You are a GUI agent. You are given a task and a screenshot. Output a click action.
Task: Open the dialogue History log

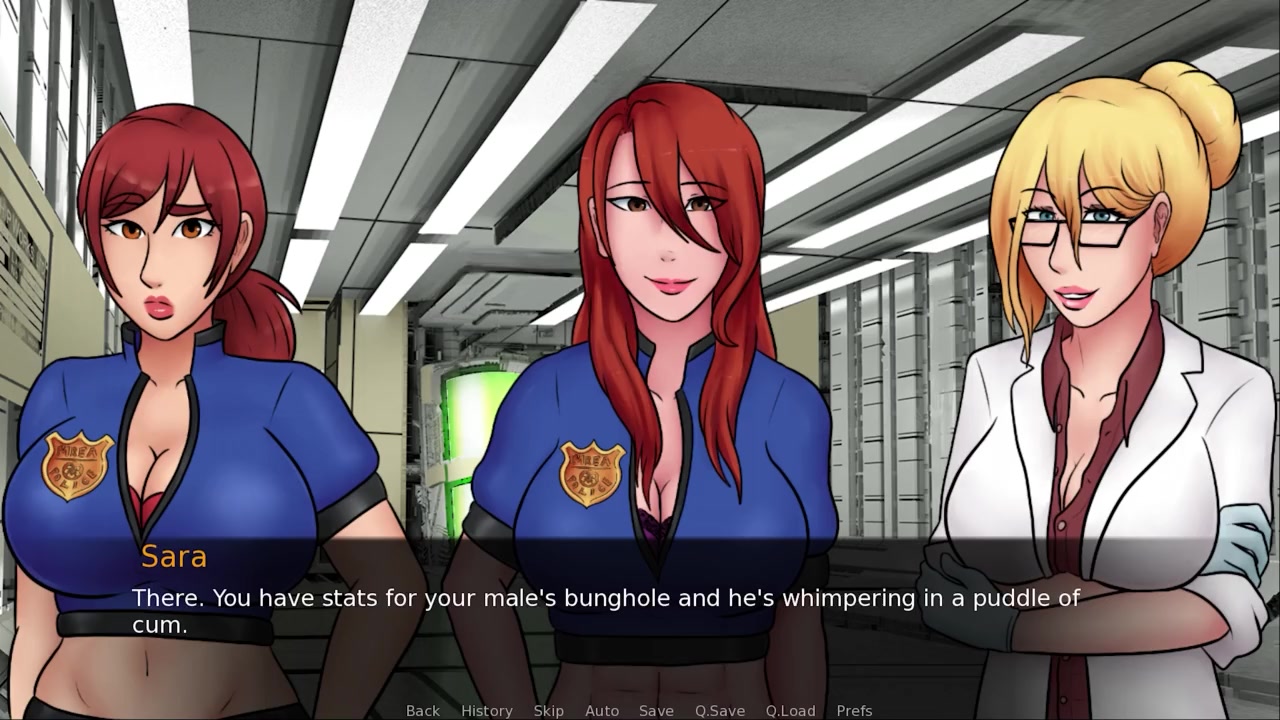click(x=486, y=710)
